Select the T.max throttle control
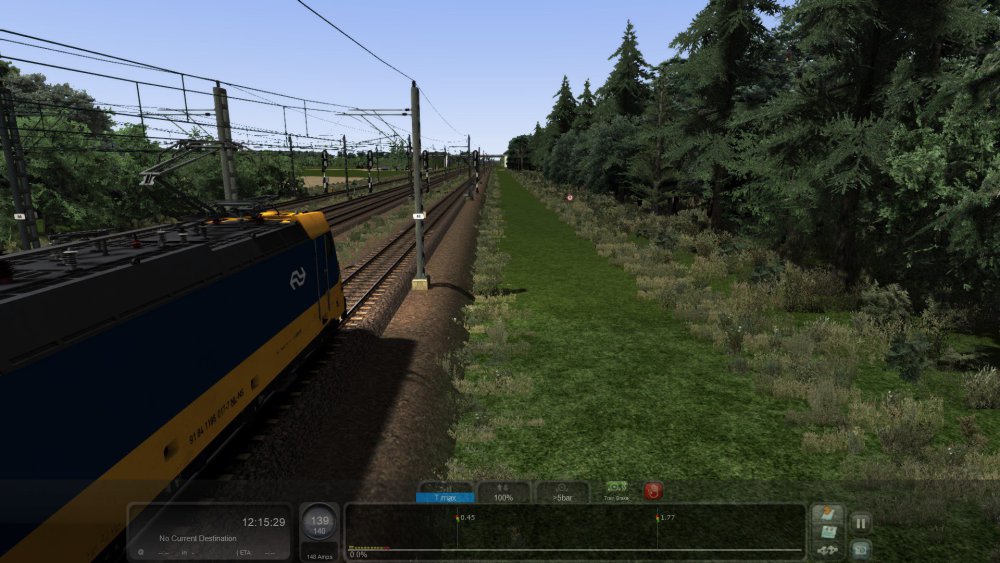 444,492
